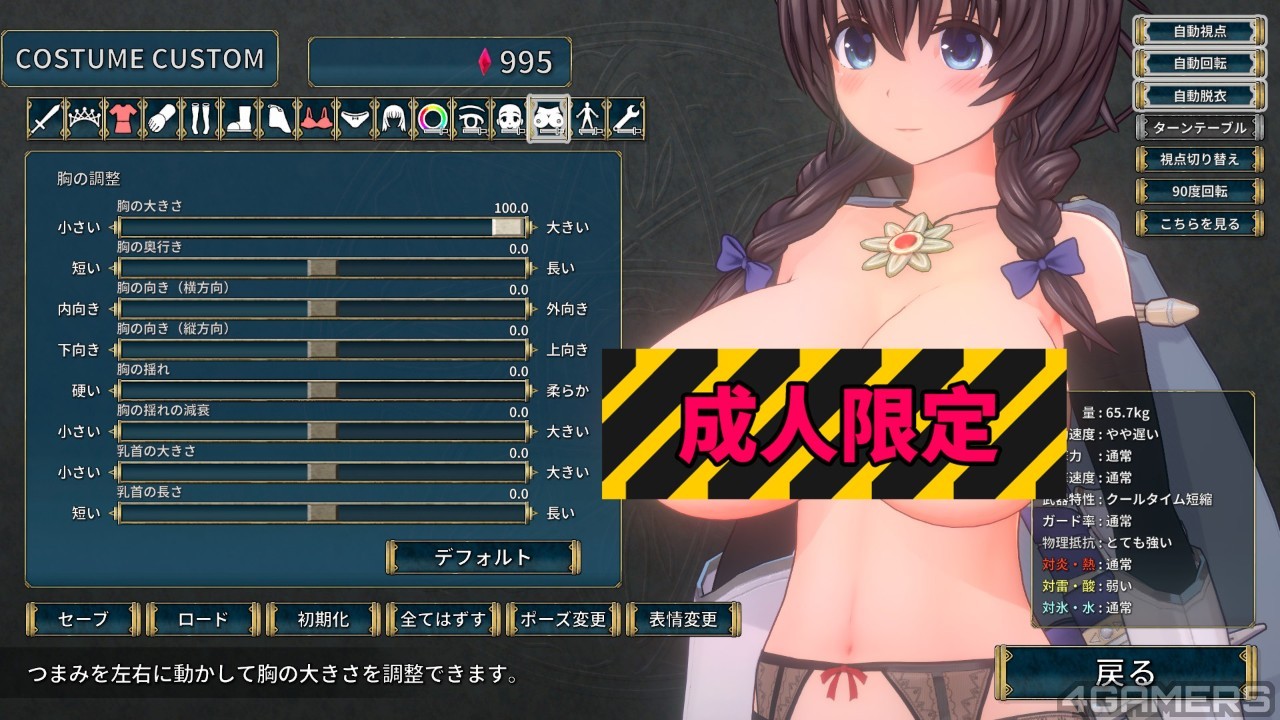The image size is (1280, 720).
Task: Select the rainbow color wheel tab
Action: coord(433,119)
